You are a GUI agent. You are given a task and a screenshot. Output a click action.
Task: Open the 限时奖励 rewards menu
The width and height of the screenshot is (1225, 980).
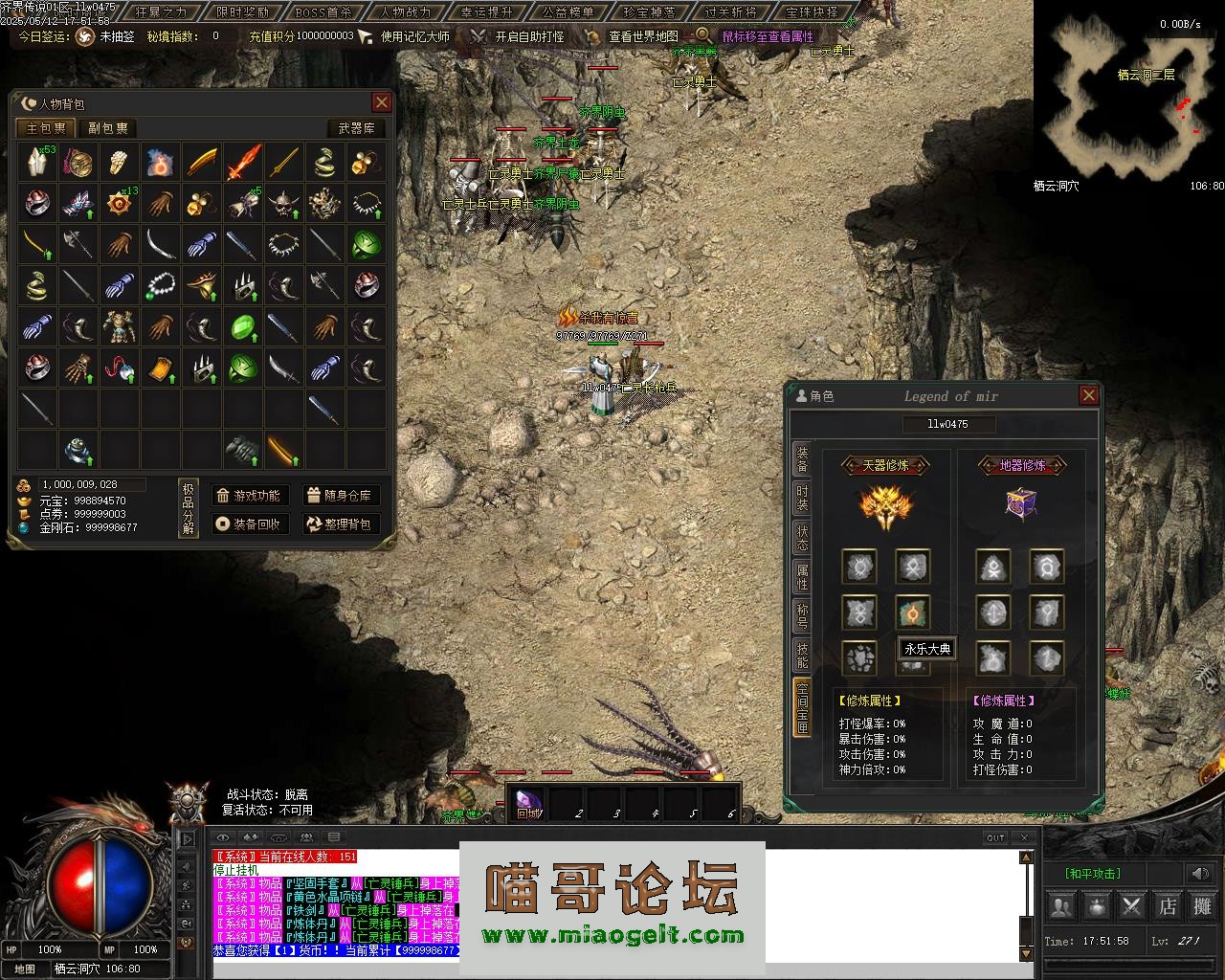243,12
